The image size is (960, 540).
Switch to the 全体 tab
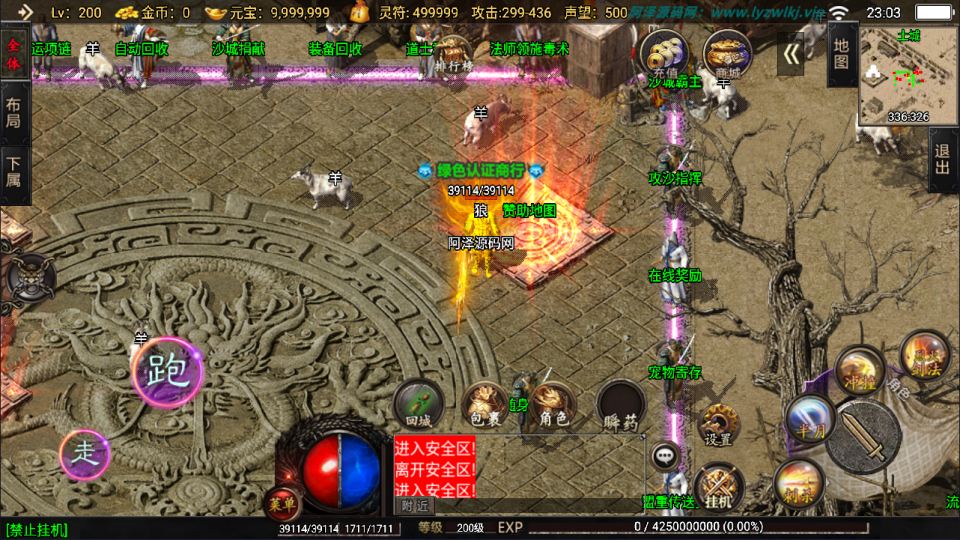tap(14, 53)
